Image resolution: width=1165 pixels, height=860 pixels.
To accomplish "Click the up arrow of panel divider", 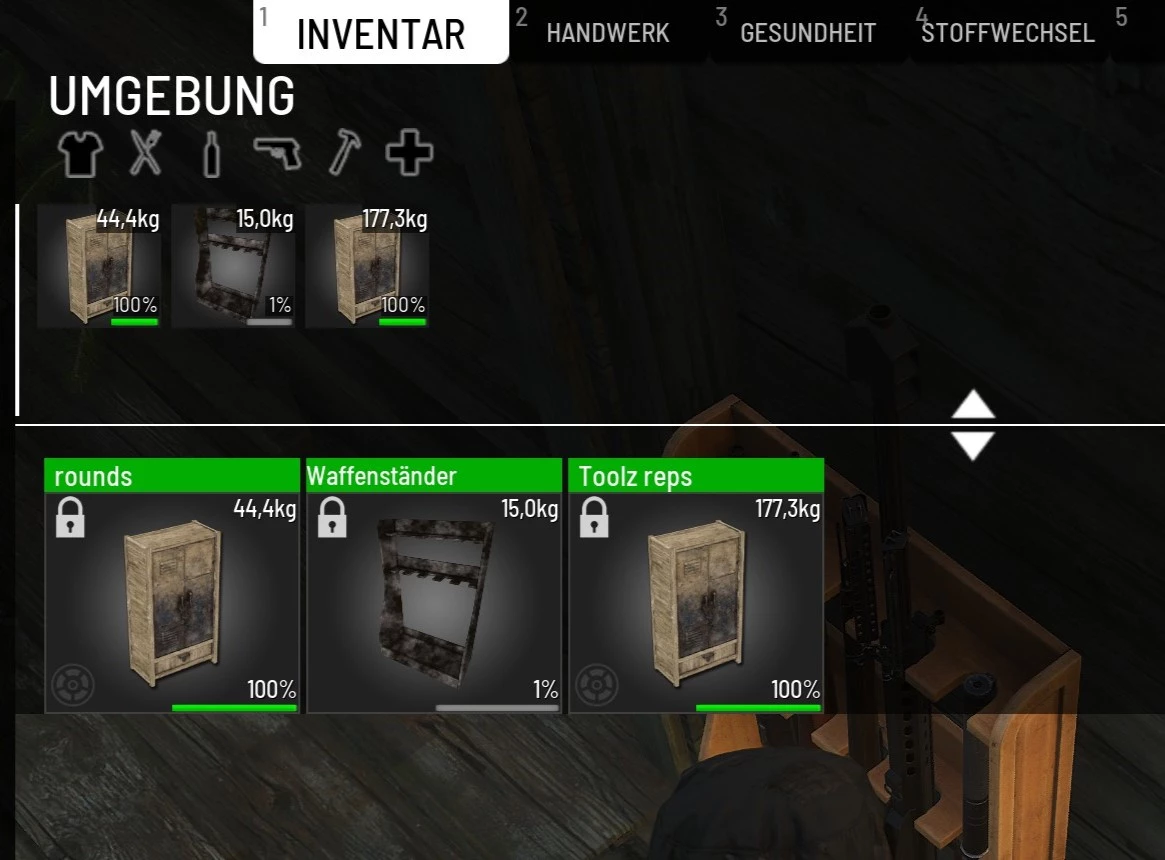I will click(973, 404).
